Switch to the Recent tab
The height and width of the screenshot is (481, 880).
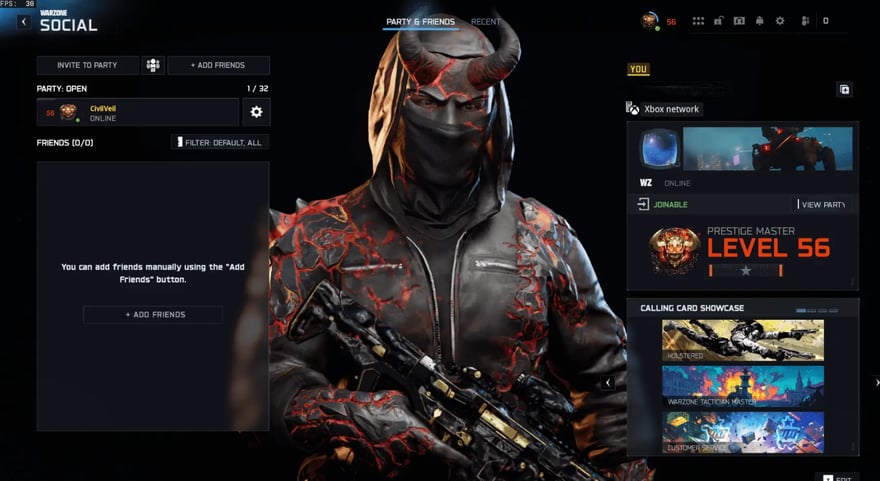click(x=486, y=22)
